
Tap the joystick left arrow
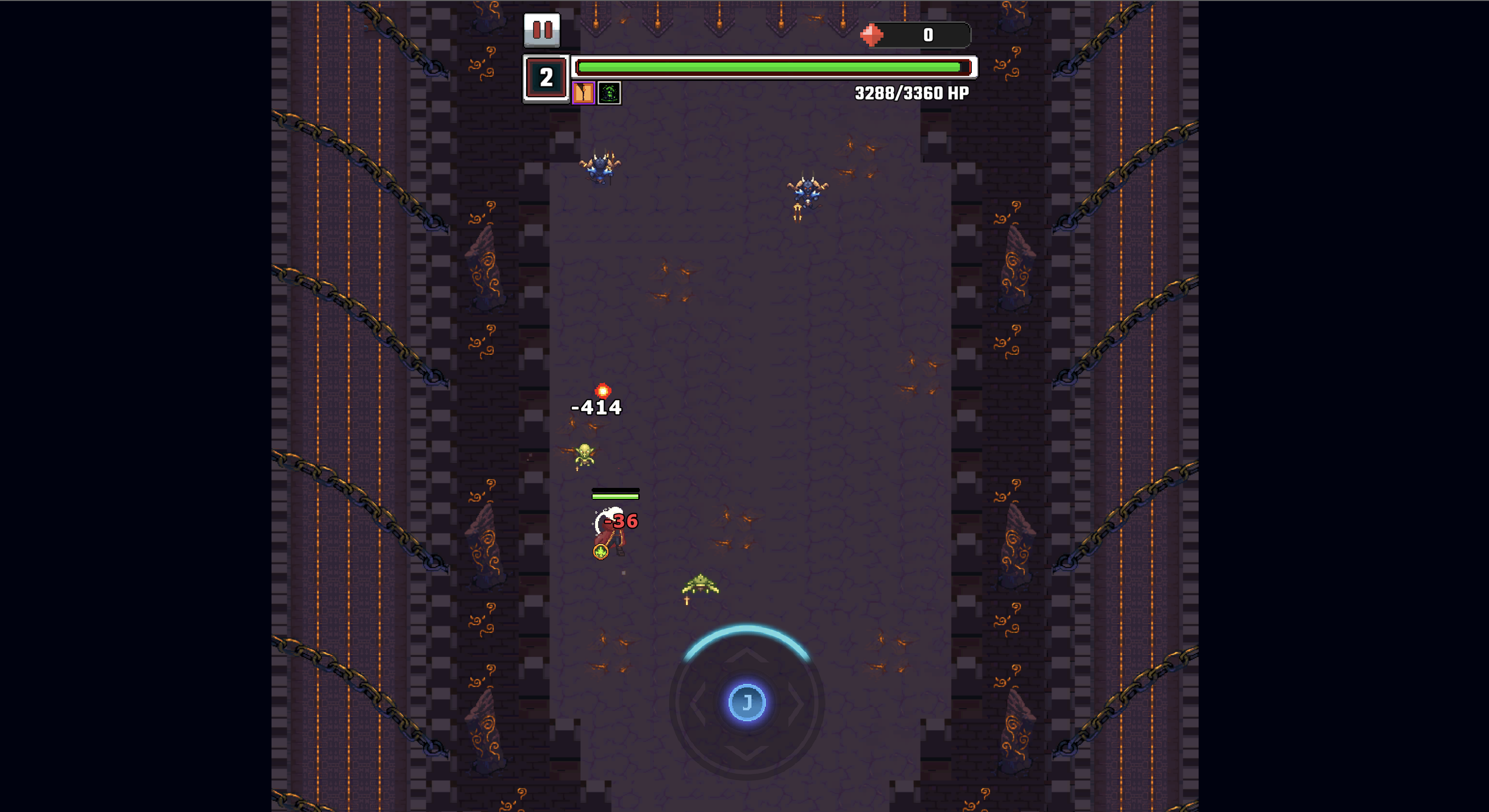tap(699, 703)
